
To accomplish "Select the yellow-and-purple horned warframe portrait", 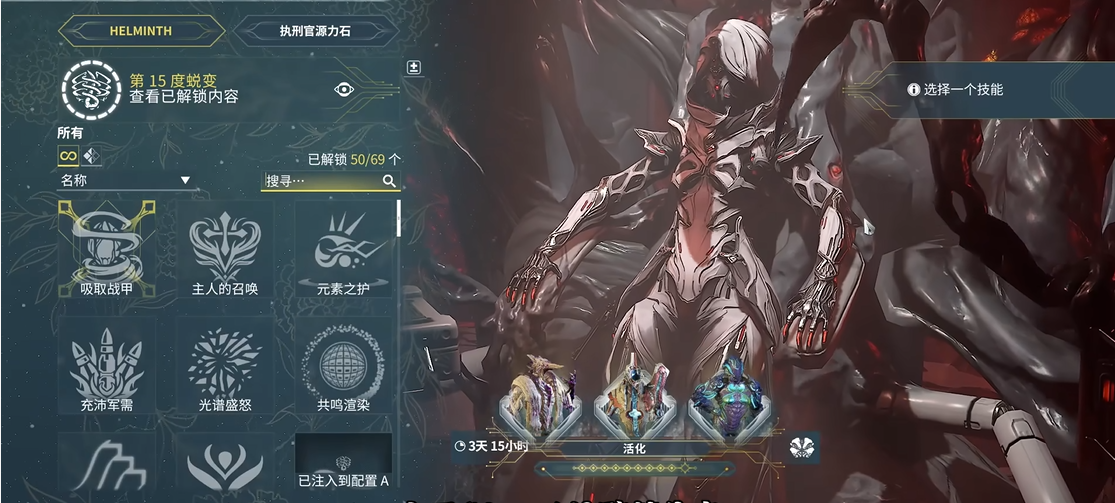I will coord(541,398).
